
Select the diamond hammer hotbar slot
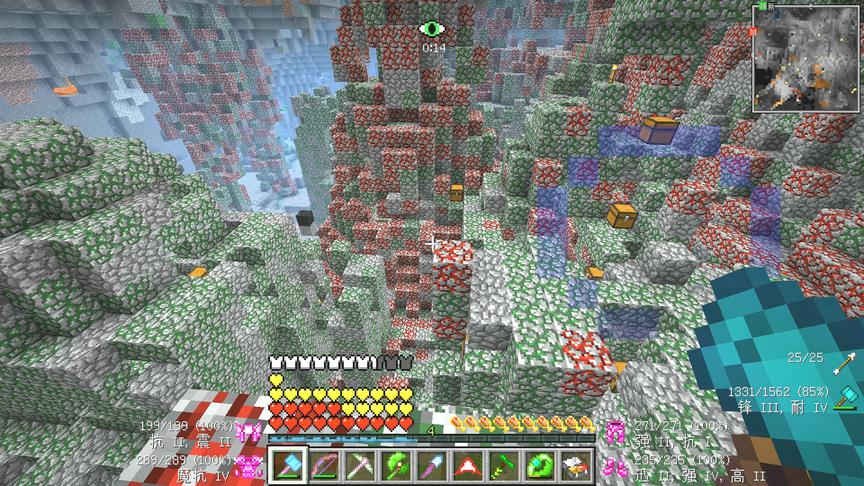click(x=288, y=465)
